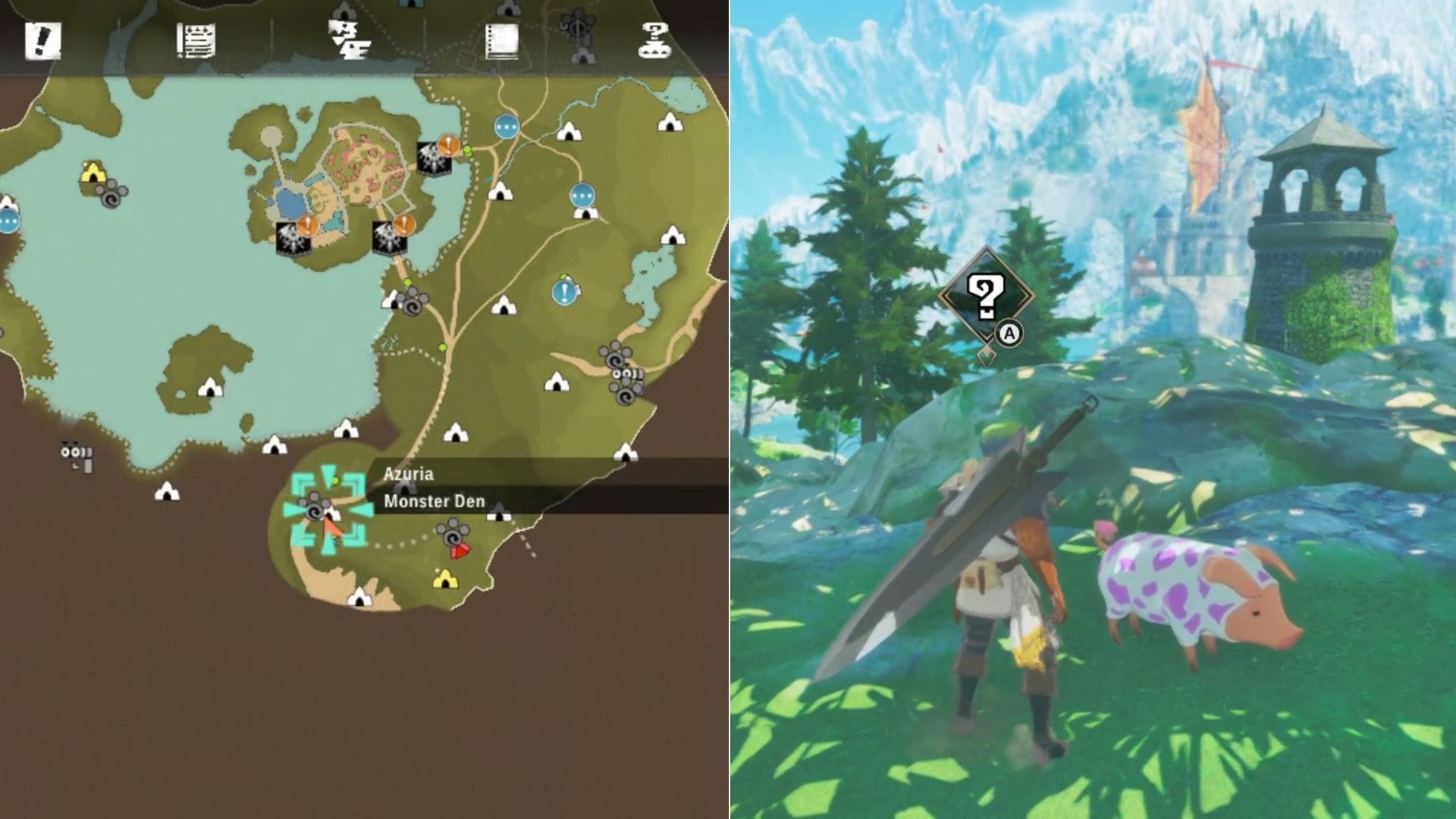
Task: Click the white tent camp icon below the lake
Action: (x=273, y=444)
